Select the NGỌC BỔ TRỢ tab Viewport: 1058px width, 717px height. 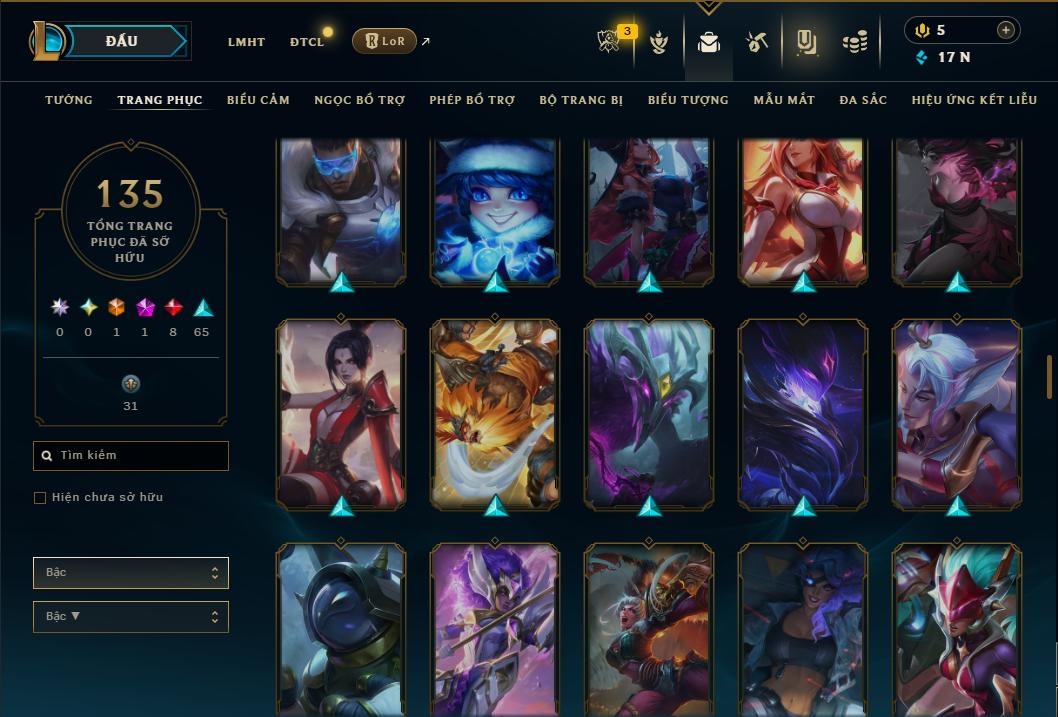(359, 100)
